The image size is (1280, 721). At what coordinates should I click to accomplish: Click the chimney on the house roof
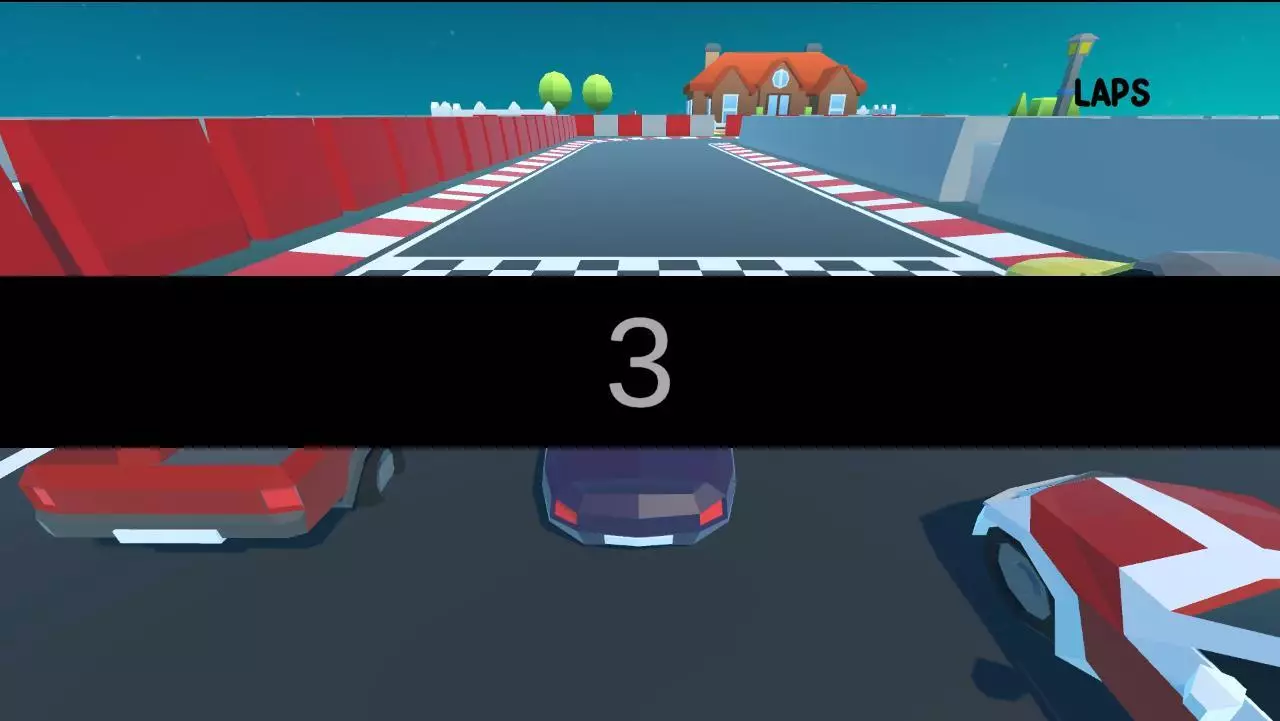pyautogui.click(x=712, y=50)
